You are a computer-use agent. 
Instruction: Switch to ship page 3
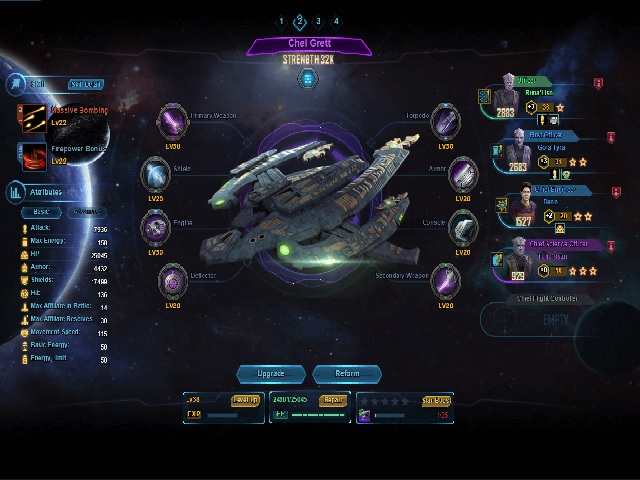tap(318, 21)
